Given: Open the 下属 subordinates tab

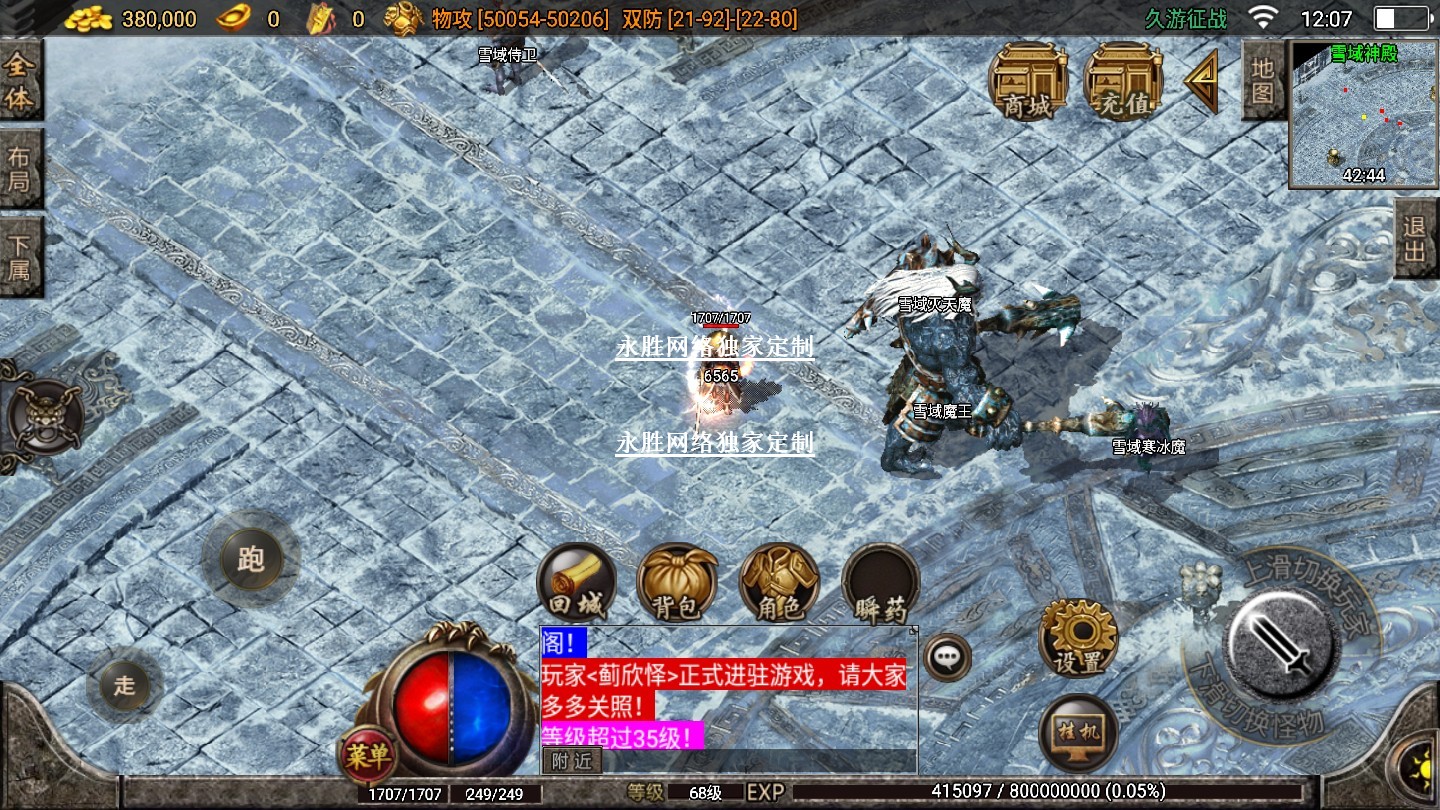Looking at the screenshot, I should (20, 257).
